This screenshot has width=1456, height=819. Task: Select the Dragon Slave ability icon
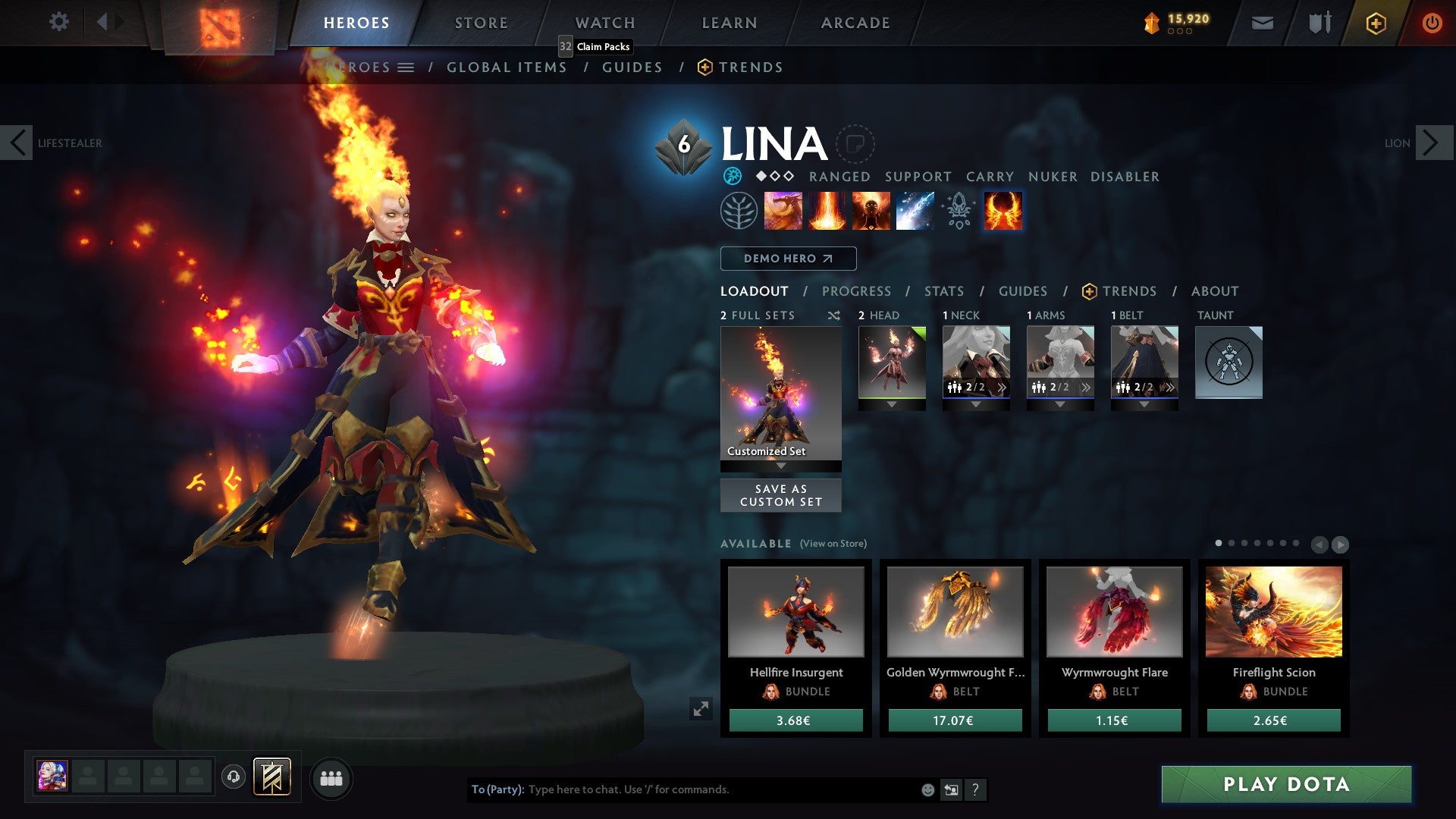click(782, 211)
